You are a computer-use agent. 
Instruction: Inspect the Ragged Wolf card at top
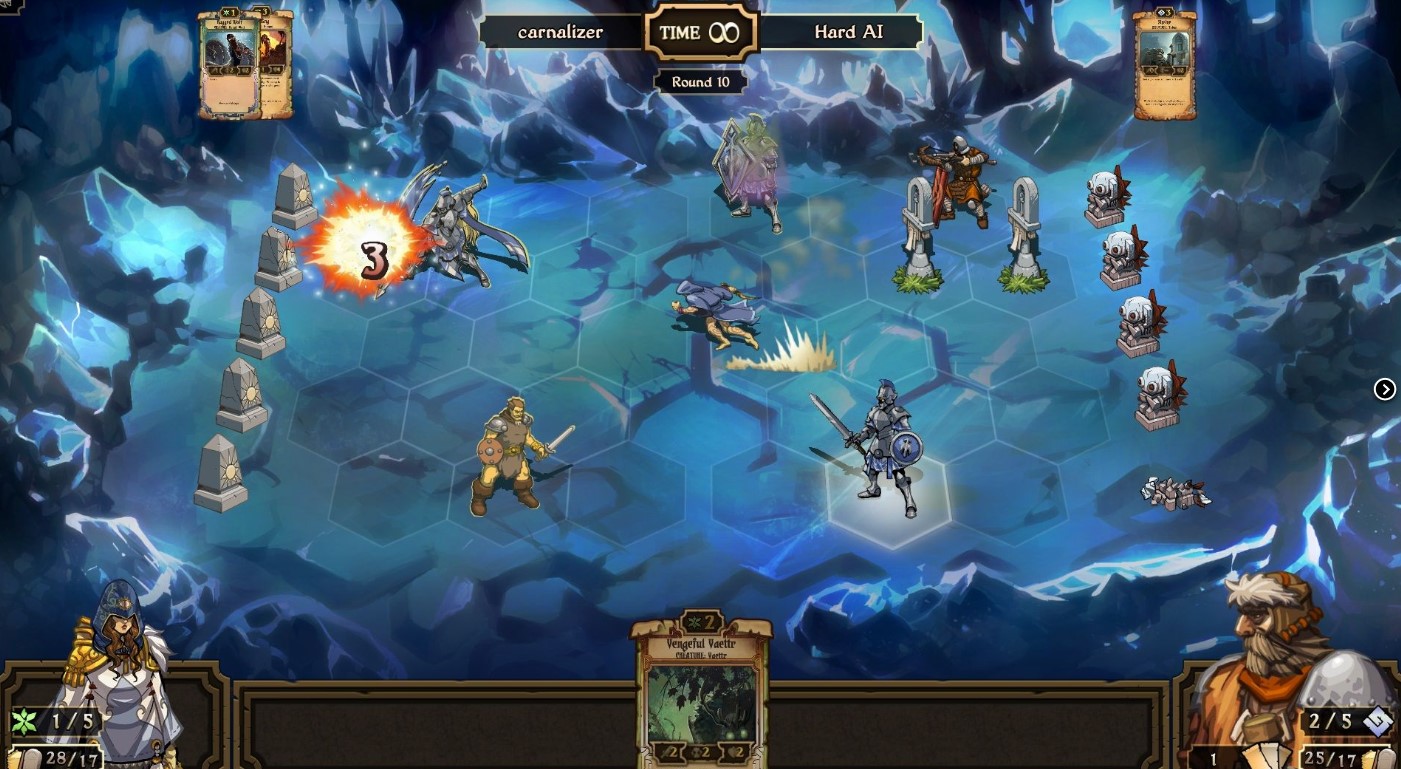[x=228, y=64]
